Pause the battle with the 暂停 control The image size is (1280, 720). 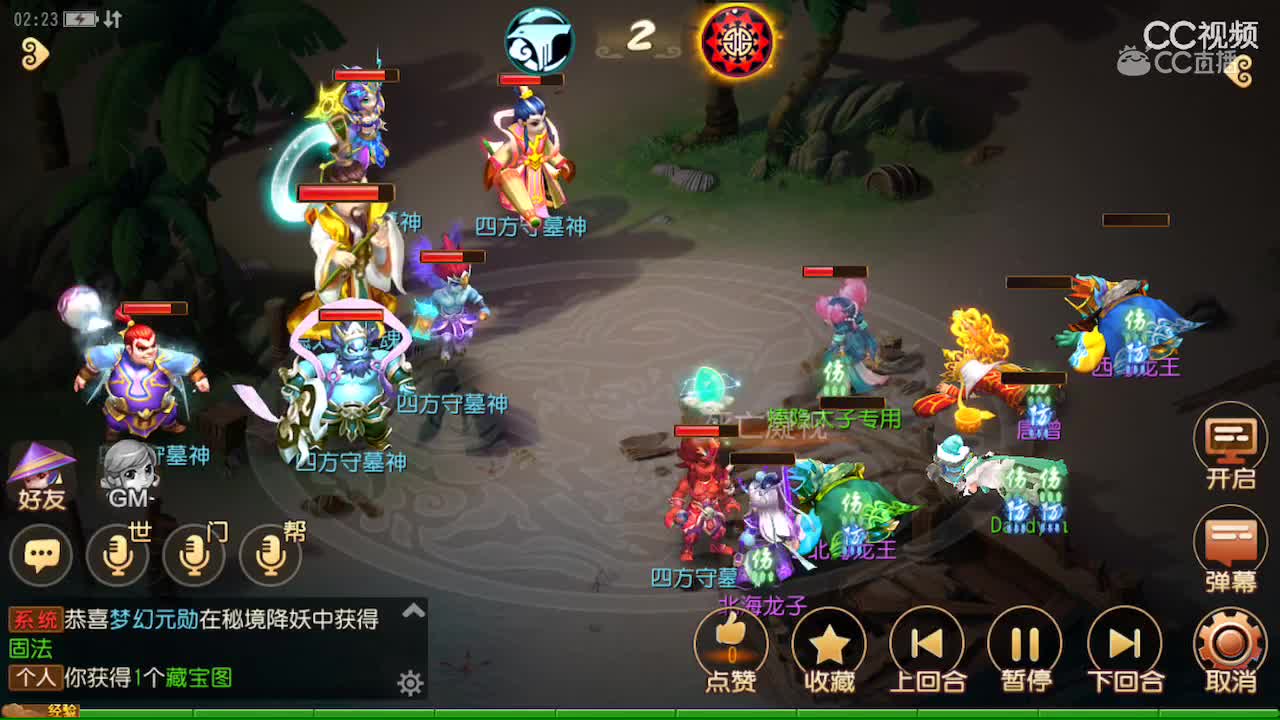[x=1026, y=643]
